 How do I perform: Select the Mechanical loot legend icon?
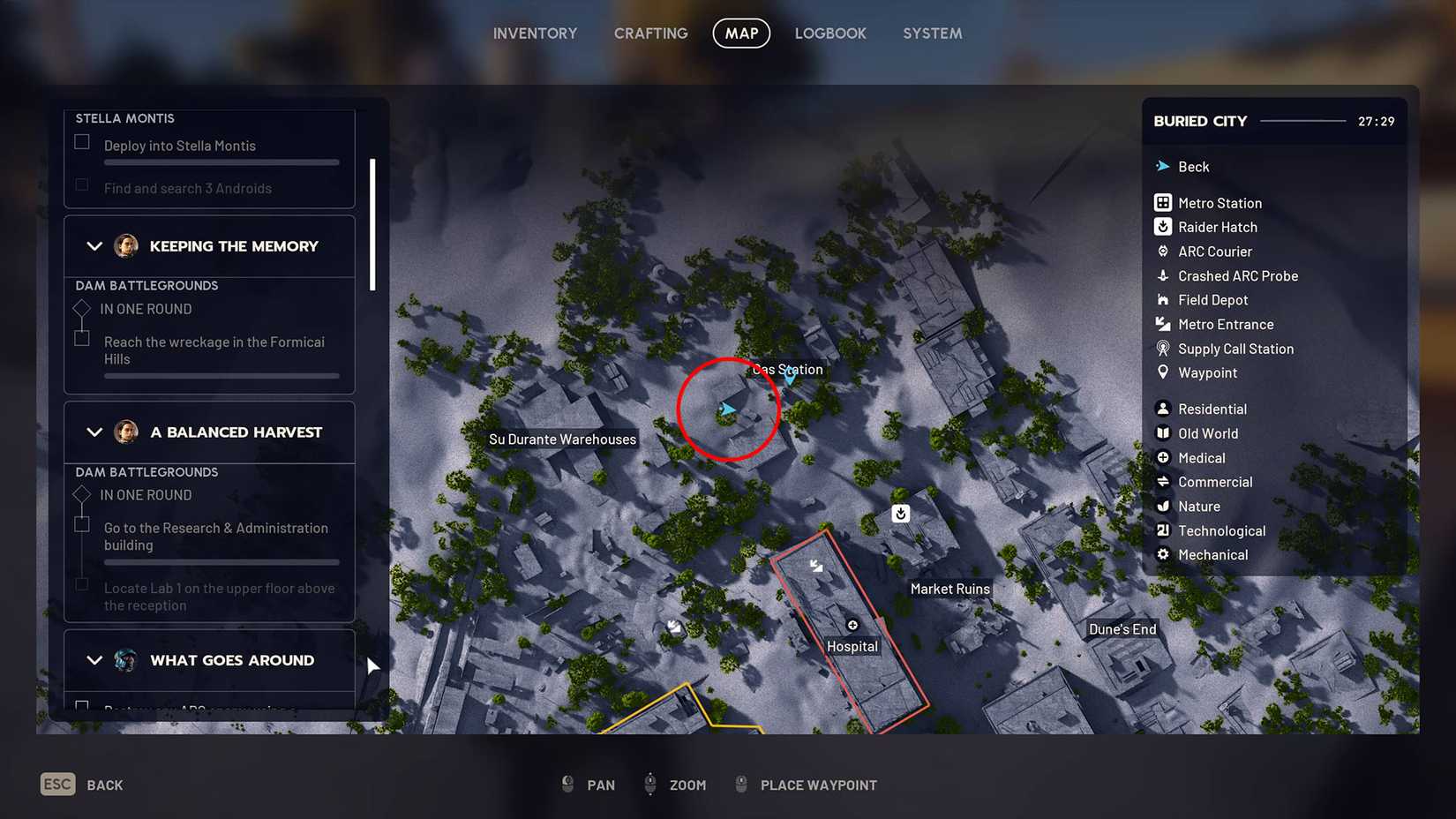tap(1163, 554)
